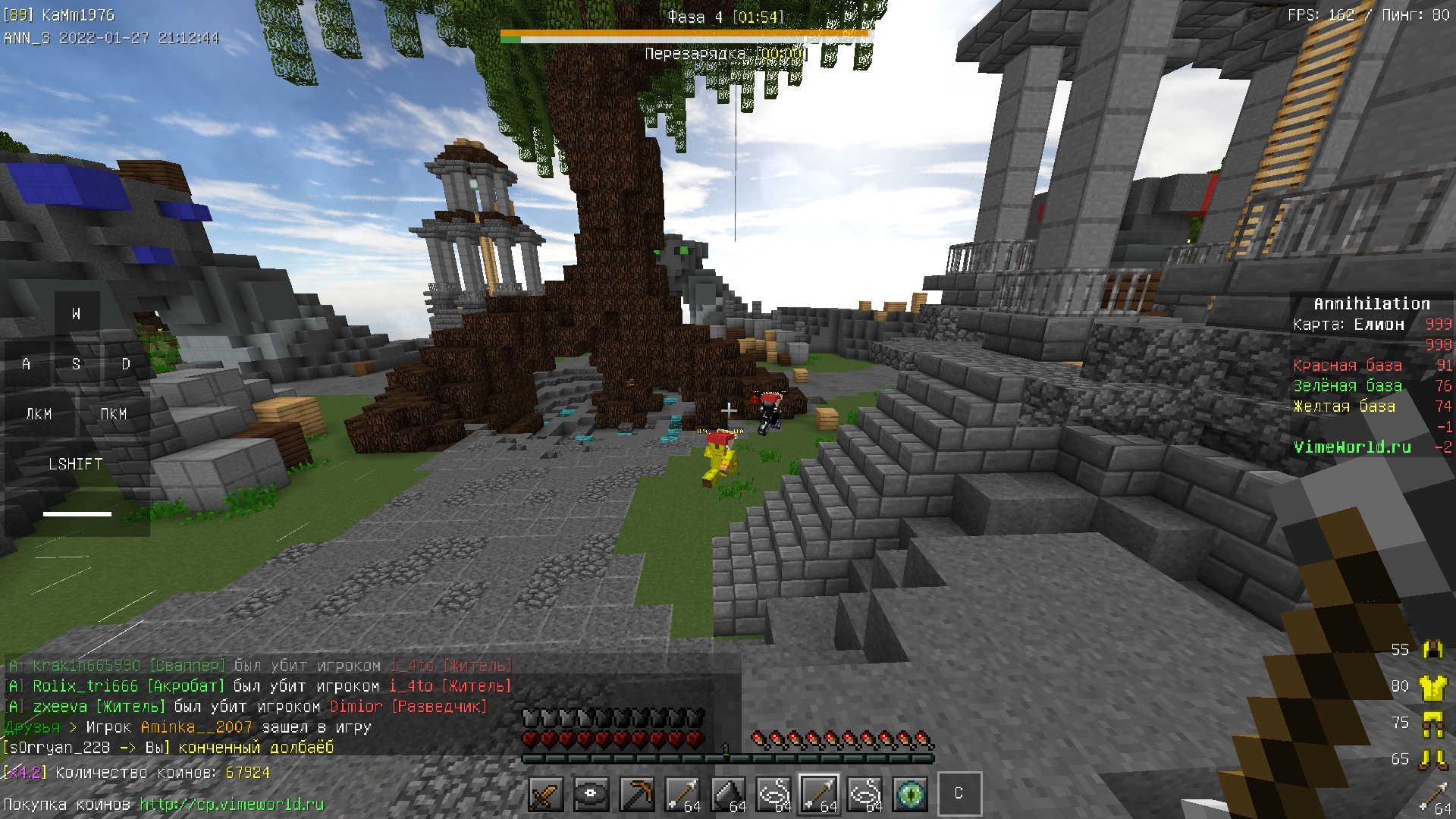The image size is (1456, 819).
Task: Click the golden leggings armor icon
Action: [x=1432, y=723]
